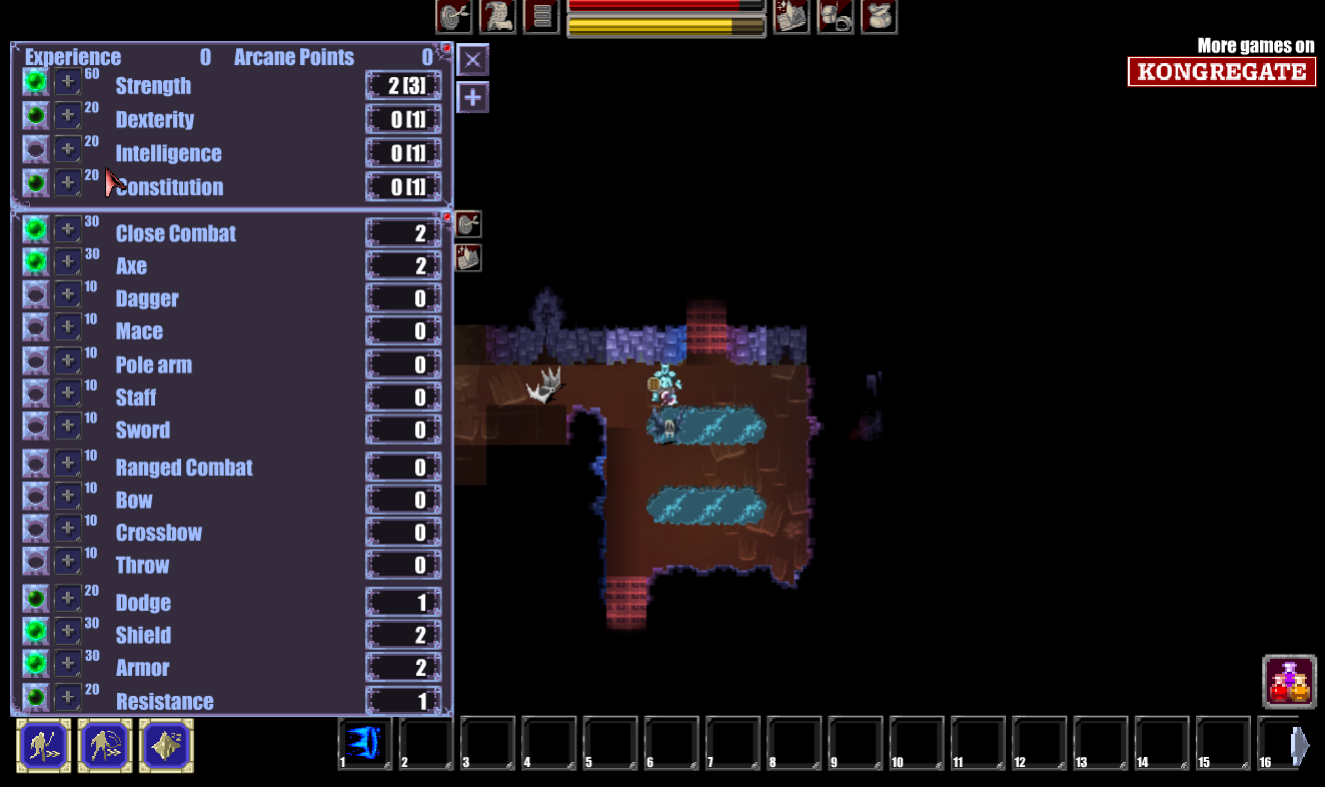Image resolution: width=1325 pixels, height=787 pixels.
Task: Open the spellbook icon in the top bar
Action: pos(791,16)
